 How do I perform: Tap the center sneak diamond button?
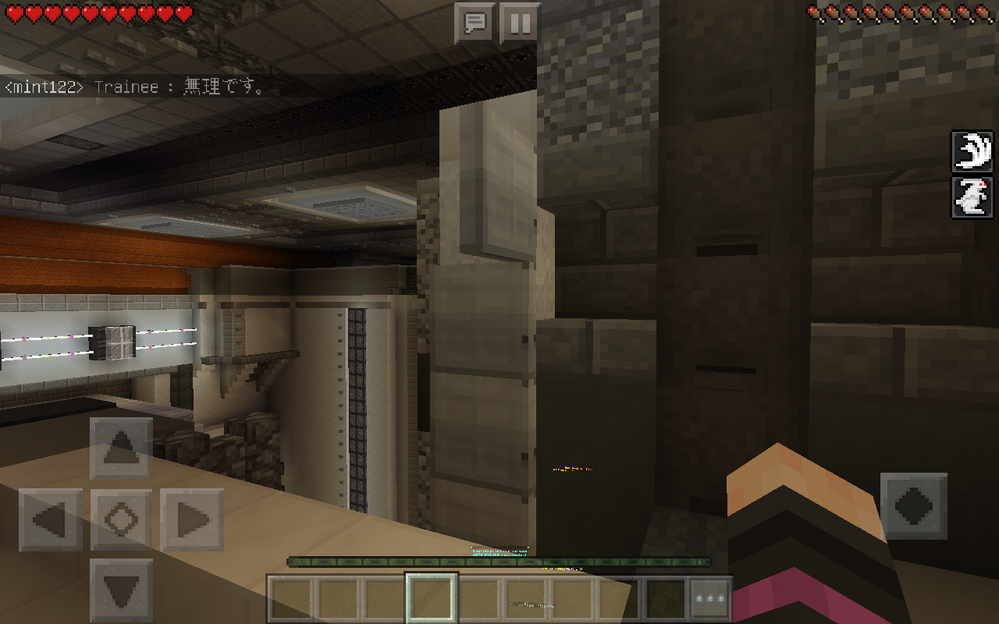121,519
